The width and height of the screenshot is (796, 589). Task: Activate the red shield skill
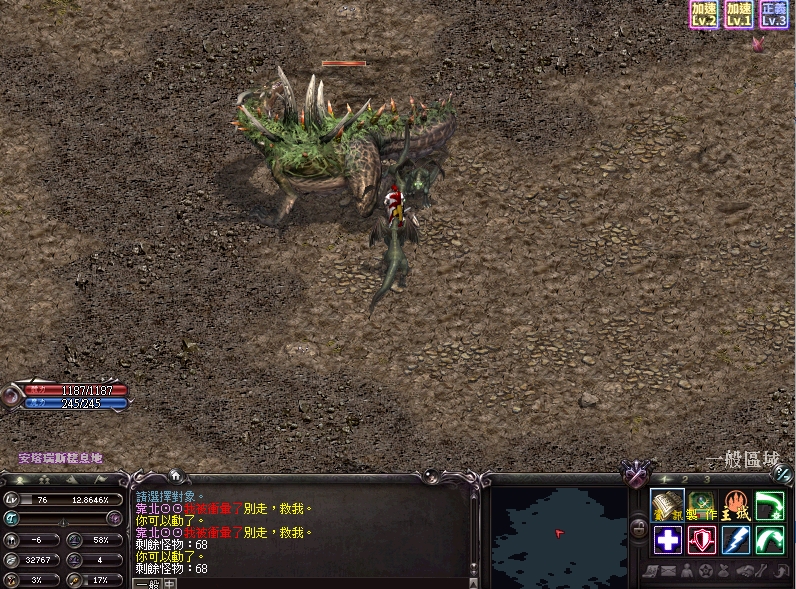[701, 539]
